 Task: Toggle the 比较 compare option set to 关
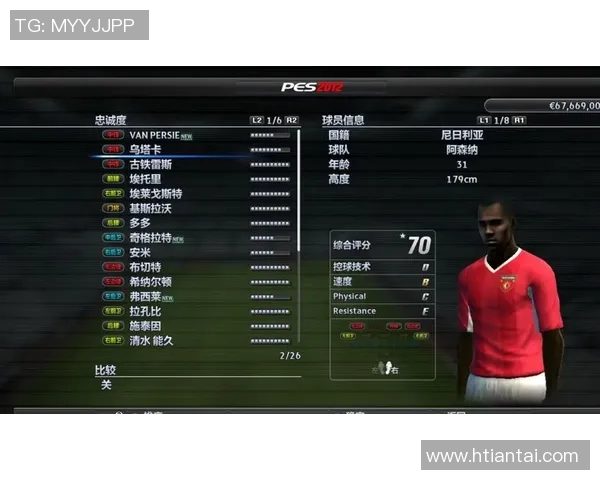[106, 385]
